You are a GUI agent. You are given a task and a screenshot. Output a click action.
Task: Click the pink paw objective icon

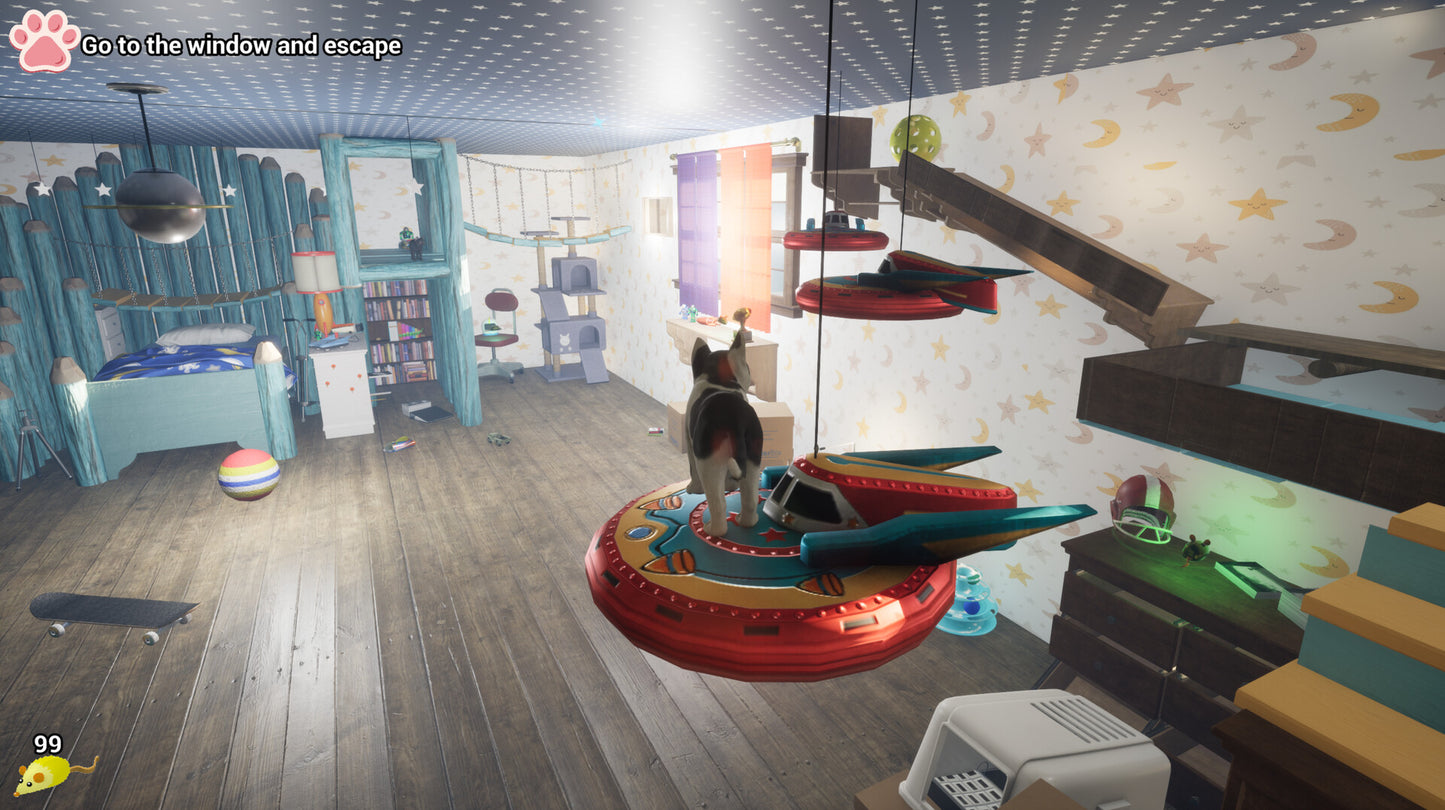(x=44, y=41)
